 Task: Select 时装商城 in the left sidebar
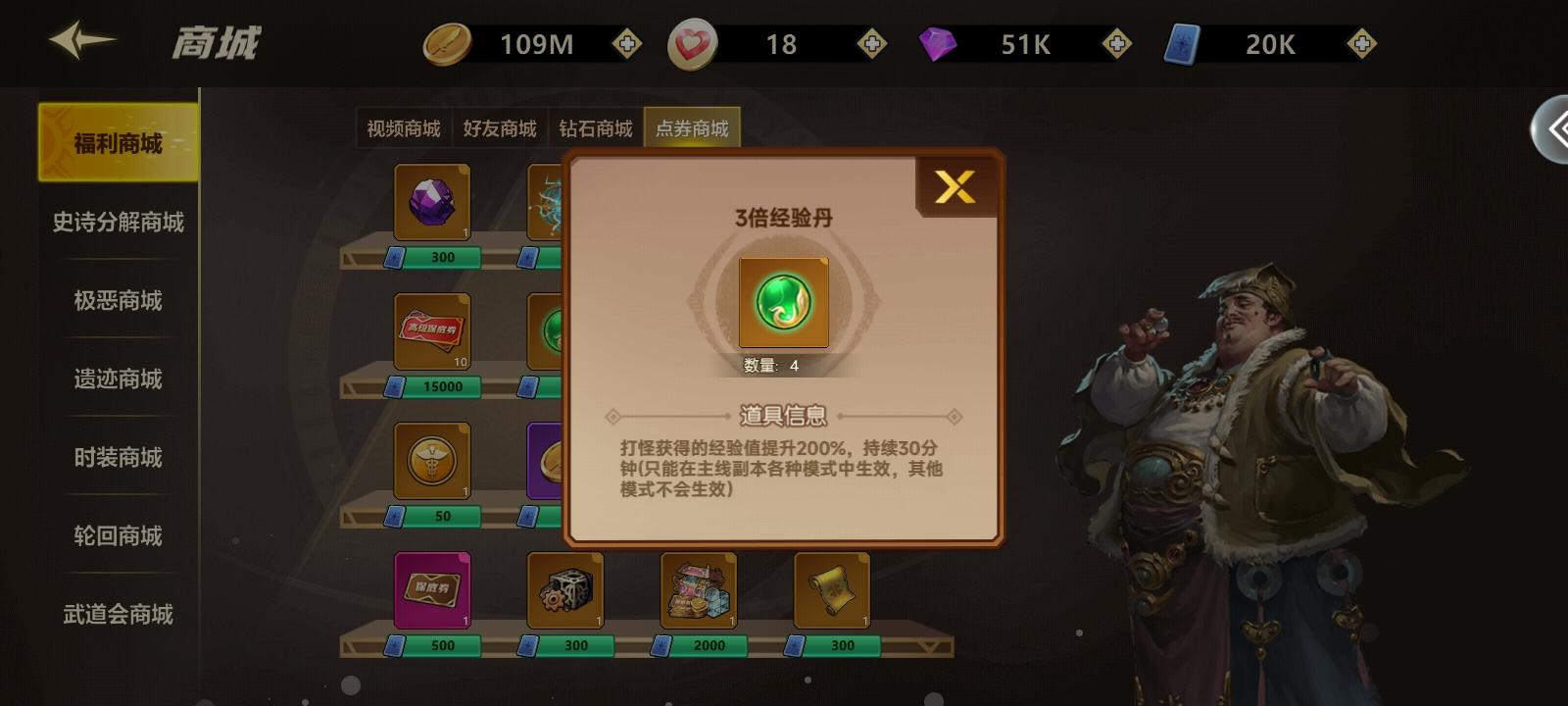(116, 458)
